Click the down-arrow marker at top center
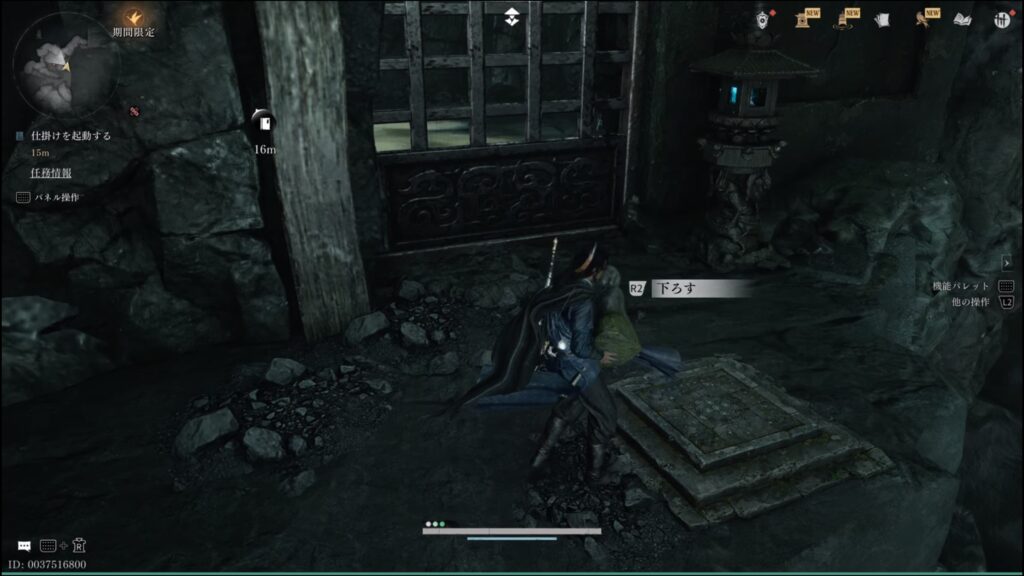The image size is (1024, 576). [512, 16]
